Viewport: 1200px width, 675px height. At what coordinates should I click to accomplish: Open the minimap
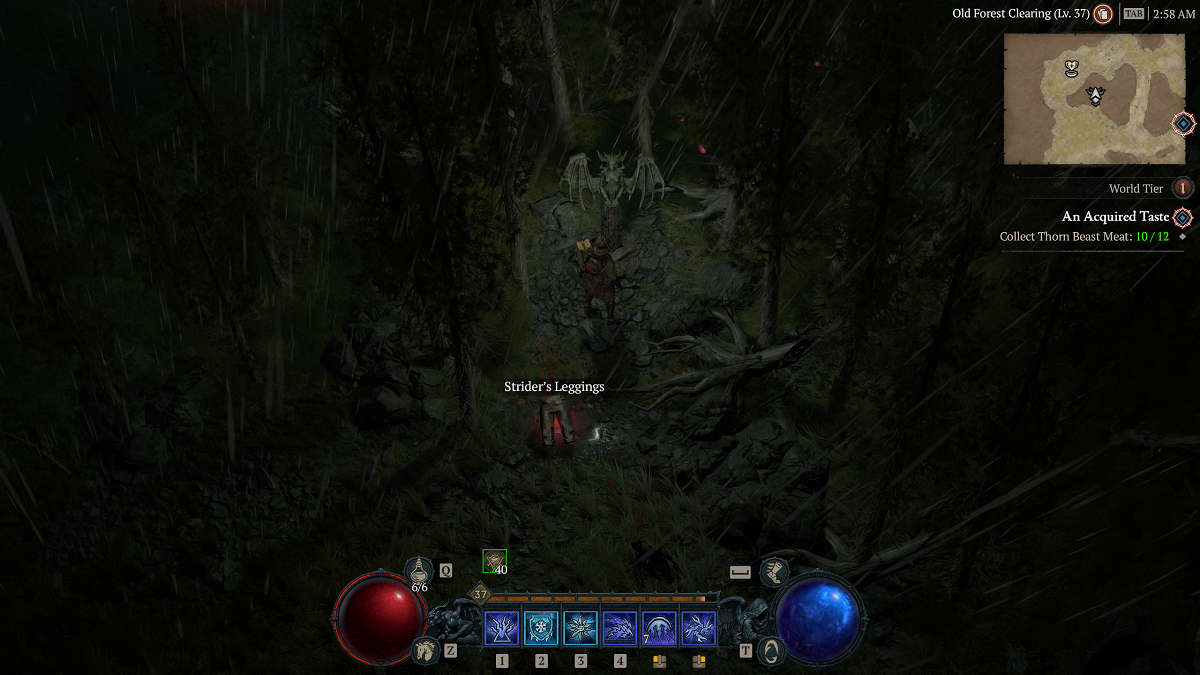coord(1094,98)
